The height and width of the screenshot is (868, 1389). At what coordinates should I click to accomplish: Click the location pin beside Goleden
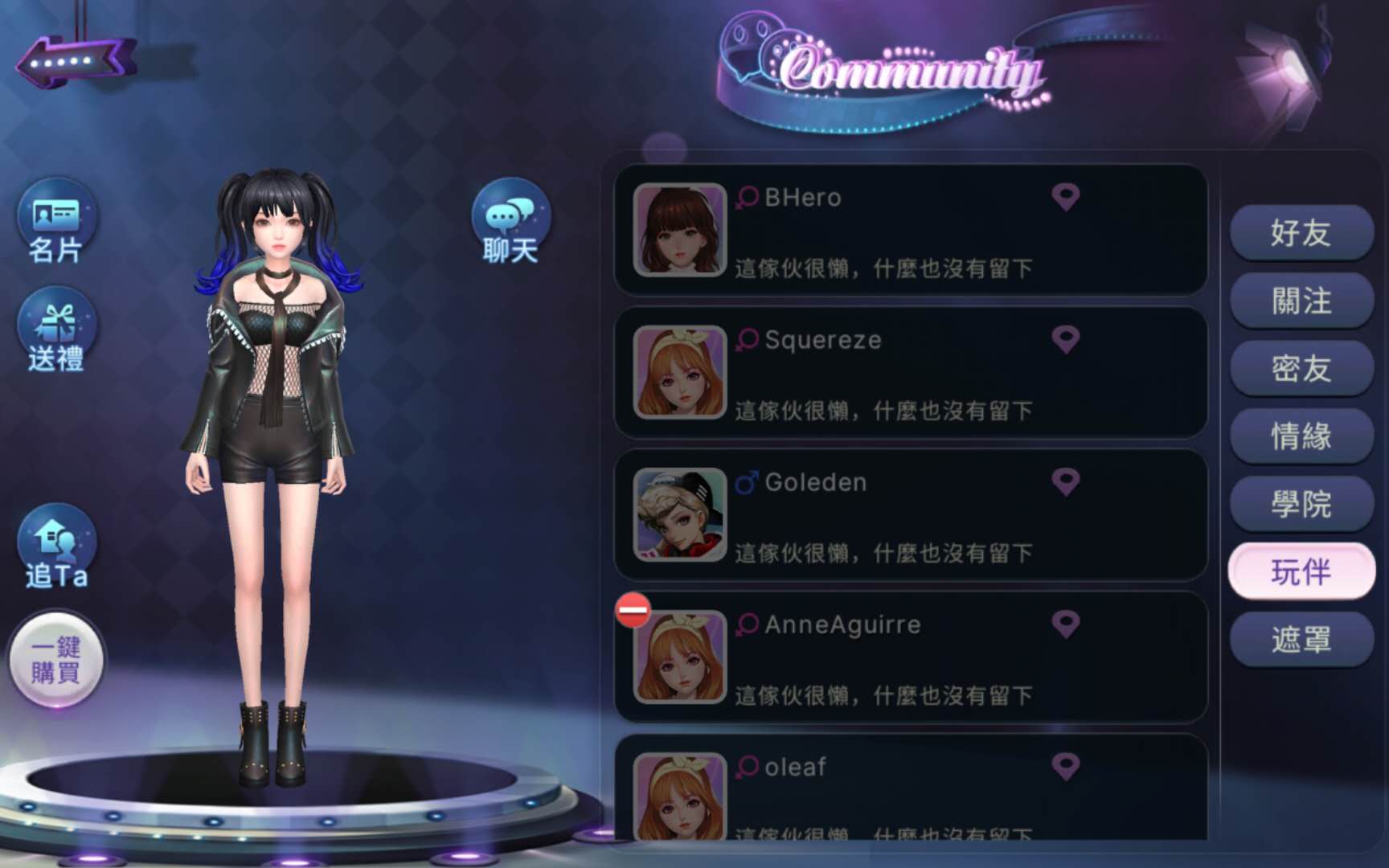click(1066, 482)
